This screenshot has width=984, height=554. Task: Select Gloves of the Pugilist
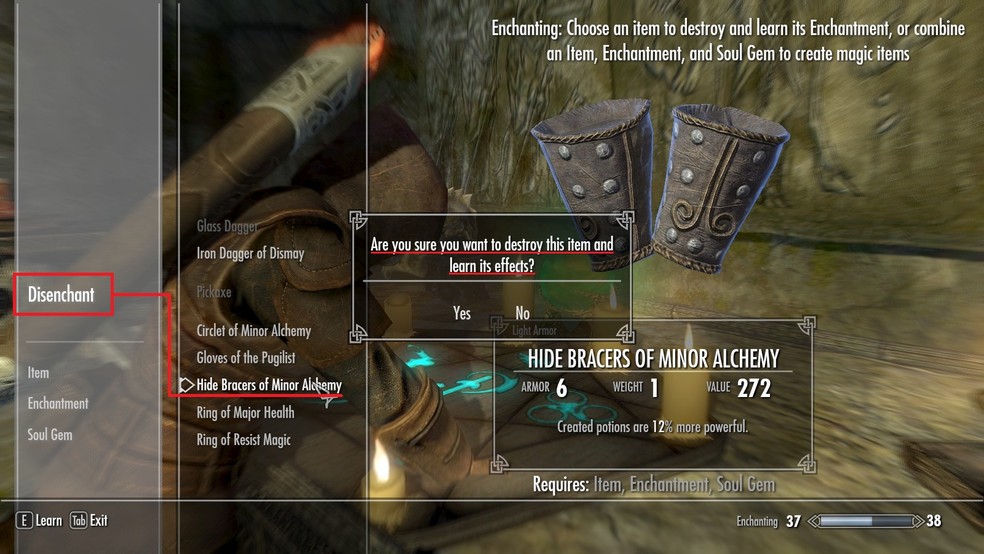pos(246,358)
